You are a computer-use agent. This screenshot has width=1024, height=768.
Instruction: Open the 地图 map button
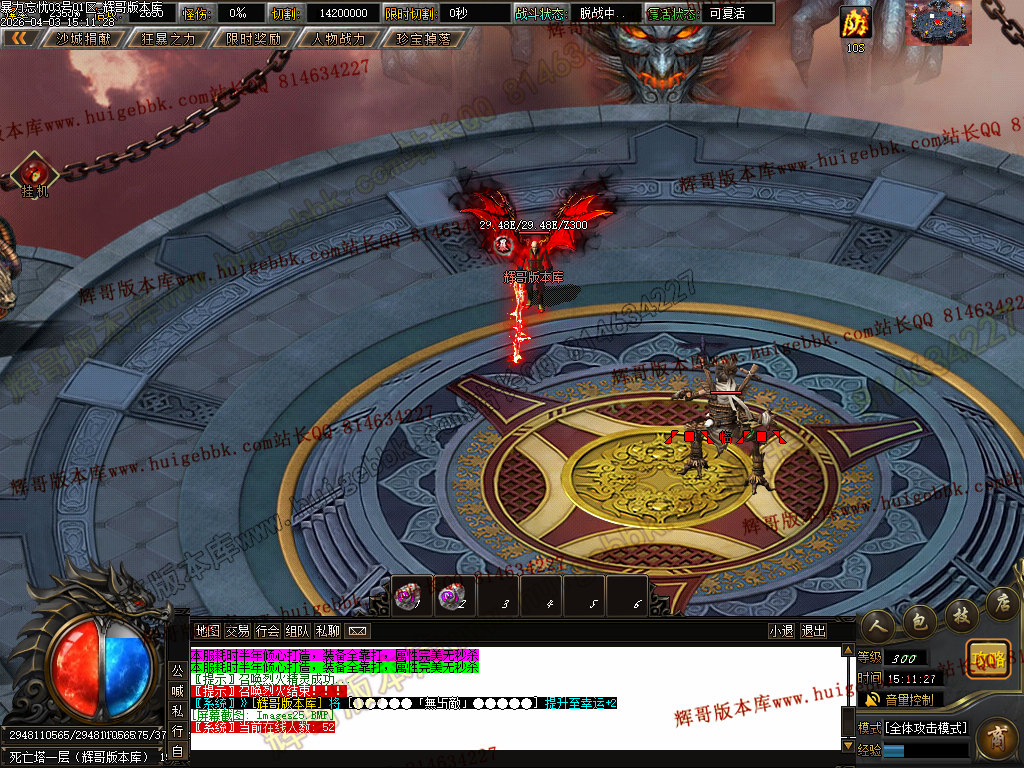coord(207,631)
